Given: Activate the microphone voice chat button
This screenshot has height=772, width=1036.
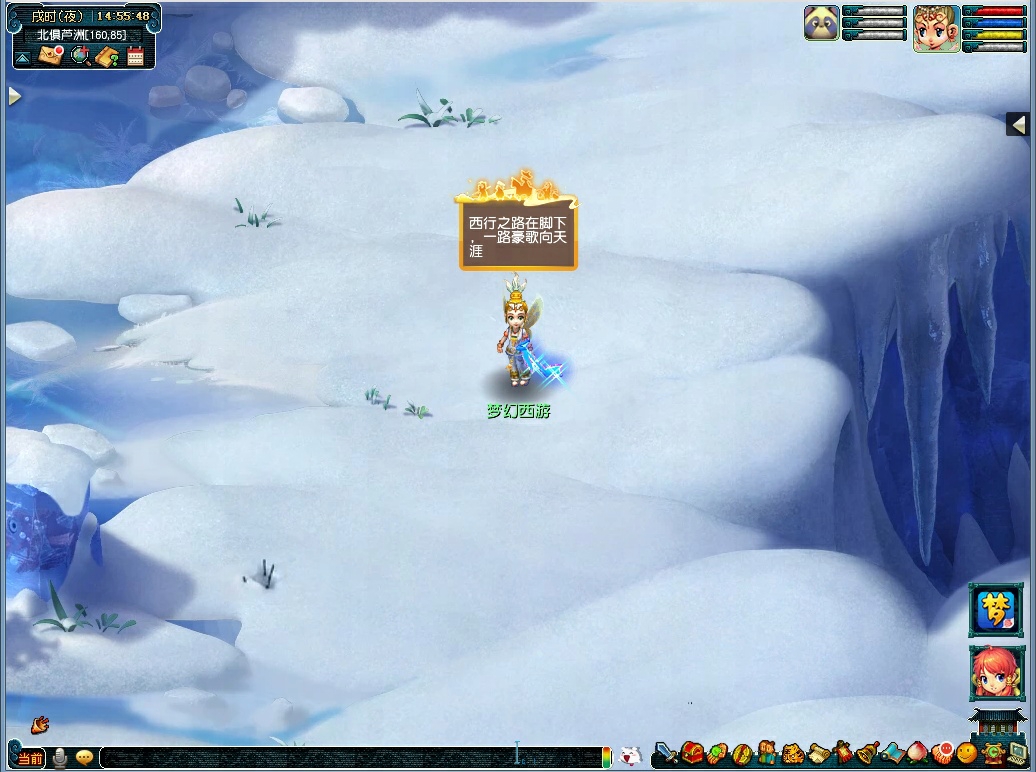Looking at the screenshot, I should point(60,758).
